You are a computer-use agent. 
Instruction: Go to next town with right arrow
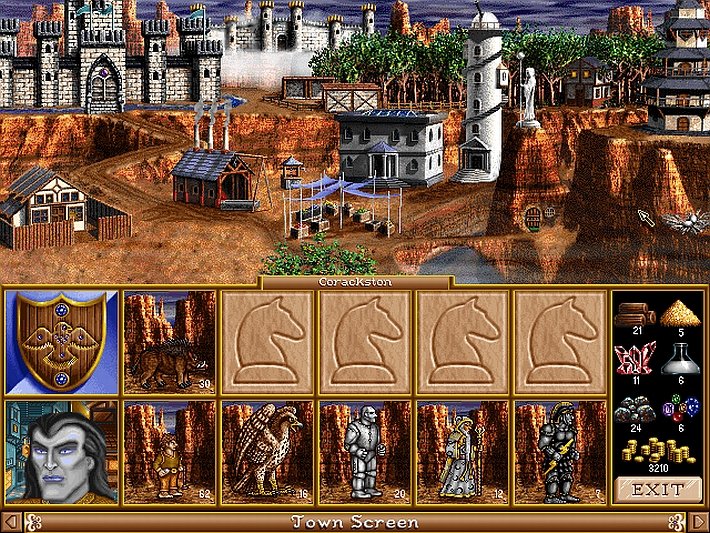point(699,522)
